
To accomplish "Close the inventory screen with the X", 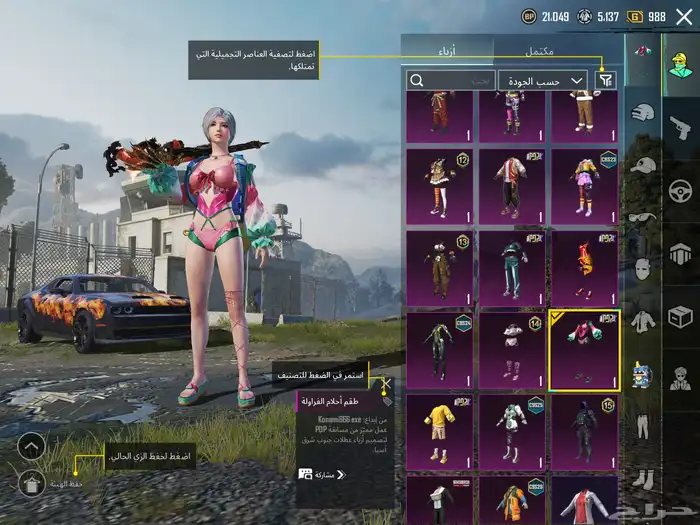I will [684, 16].
